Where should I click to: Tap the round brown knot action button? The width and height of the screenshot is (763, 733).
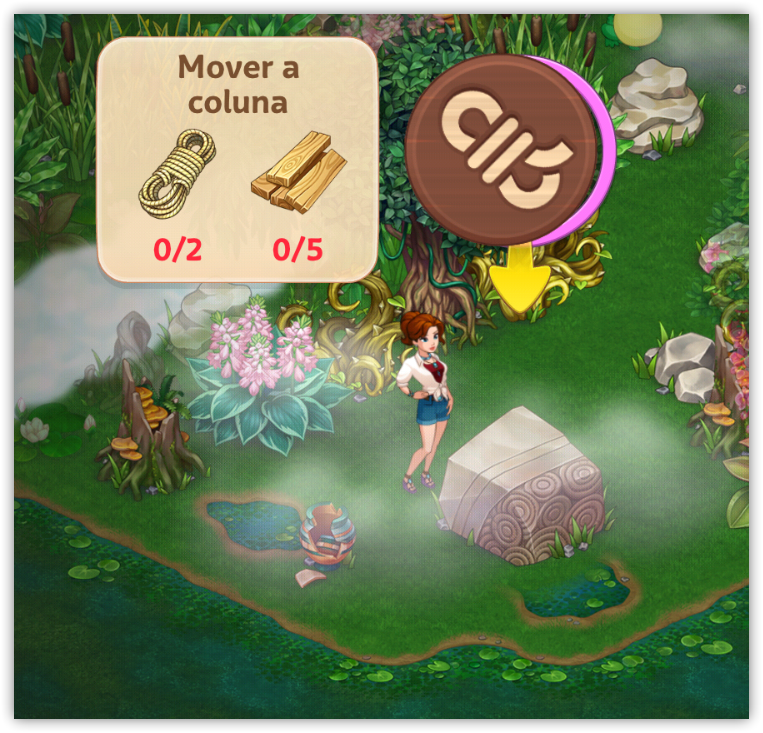(504, 149)
